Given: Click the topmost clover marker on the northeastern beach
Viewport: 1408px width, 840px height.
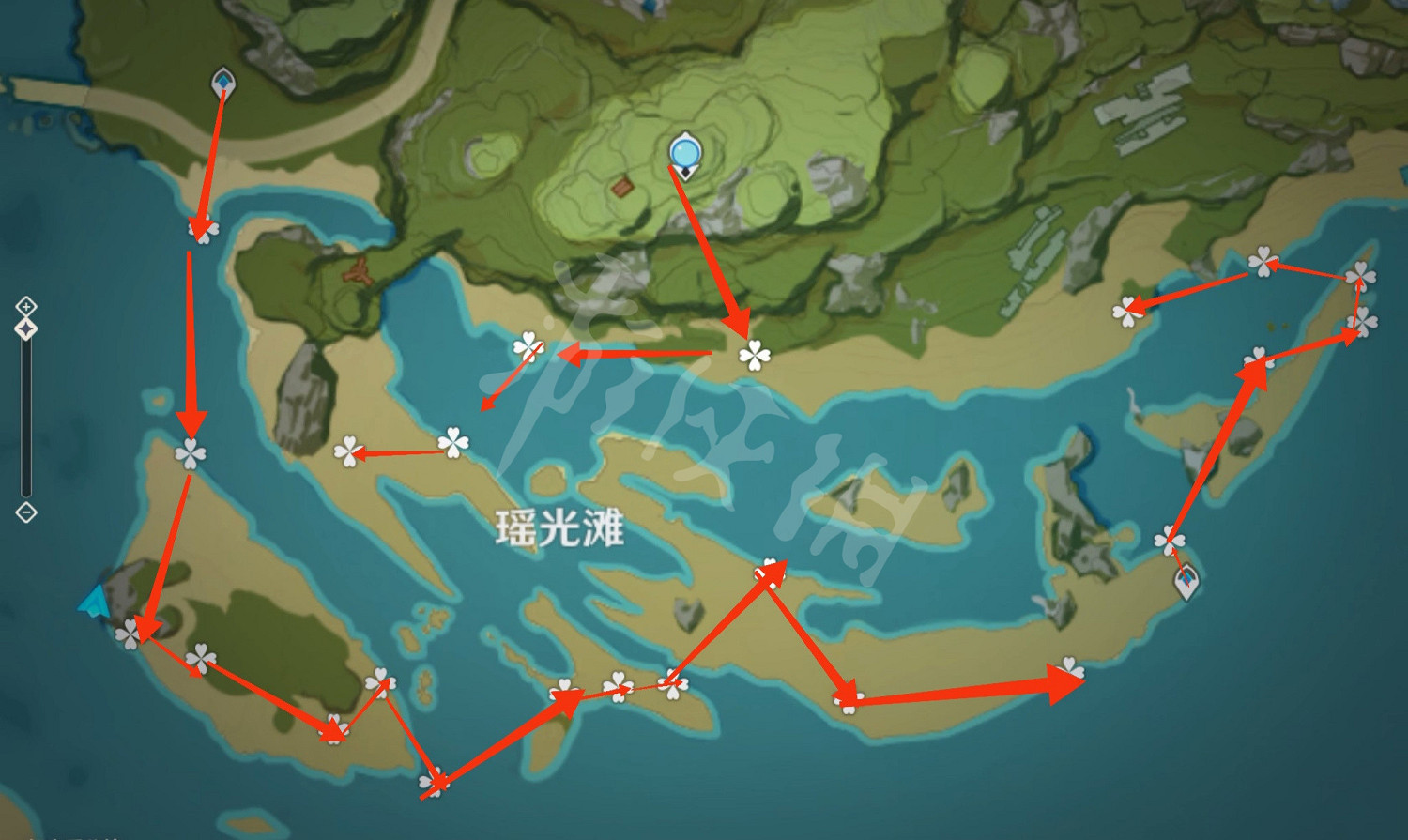Looking at the screenshot, I should pyautogui.click(x=1265, y=261).
